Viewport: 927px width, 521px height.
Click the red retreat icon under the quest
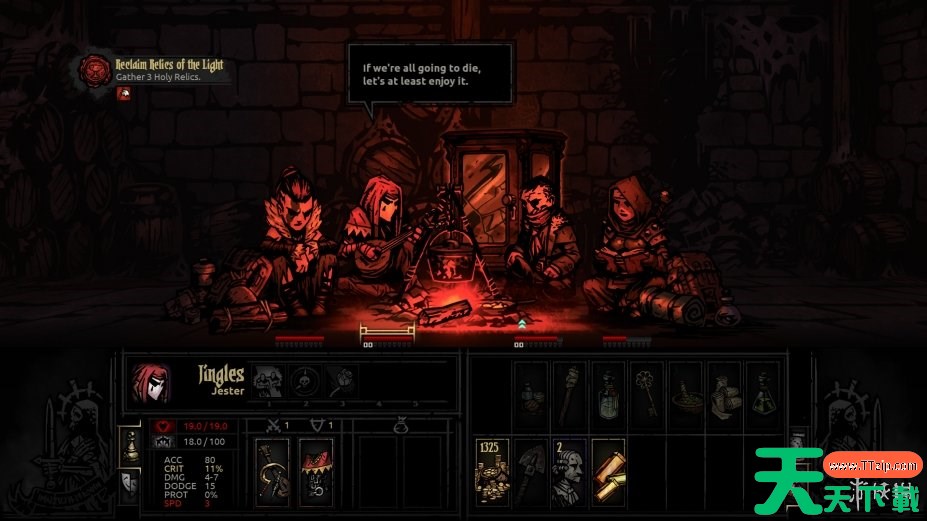pos(123,94)
